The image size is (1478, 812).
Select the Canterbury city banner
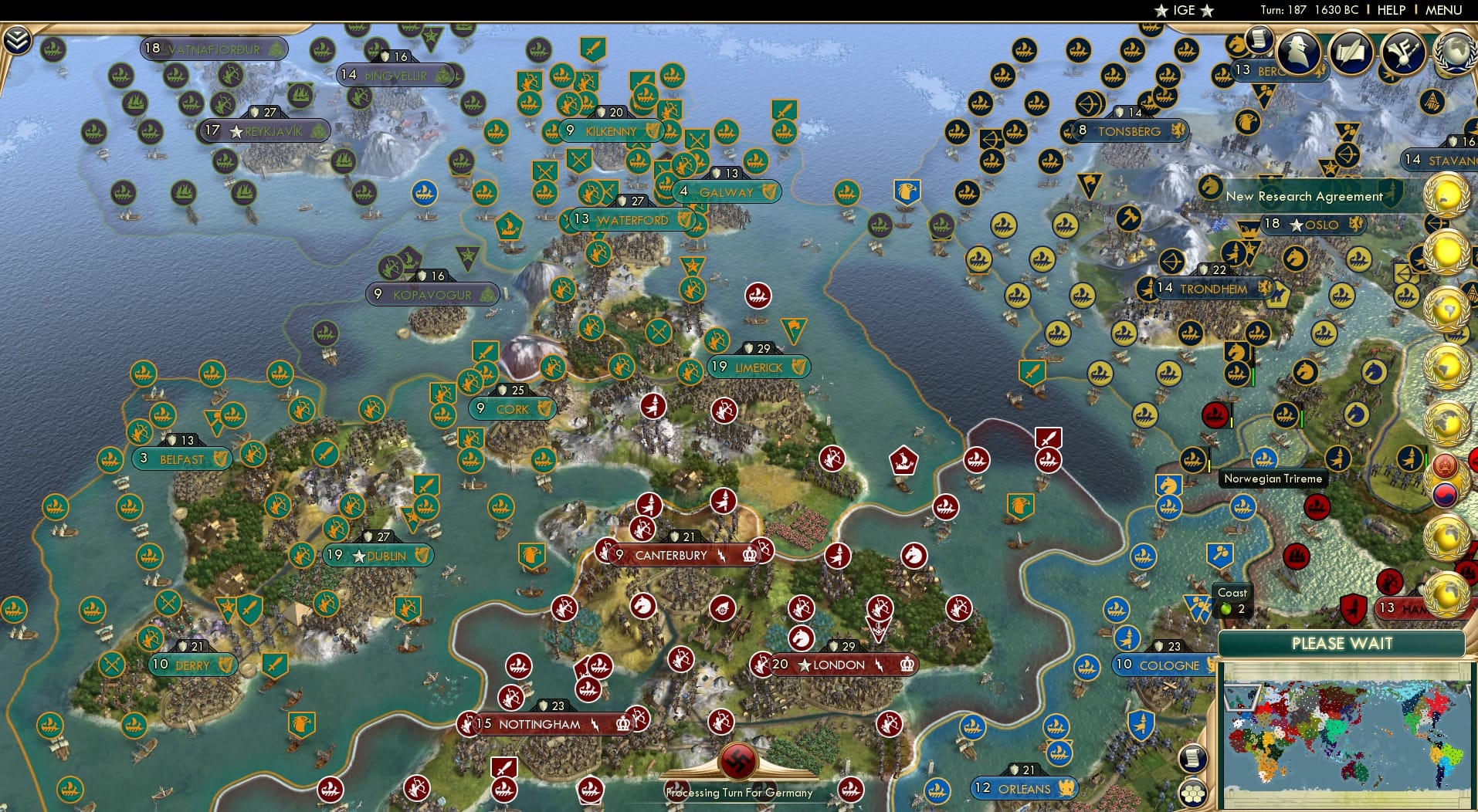pyautogui.click(x=671, y=555)
